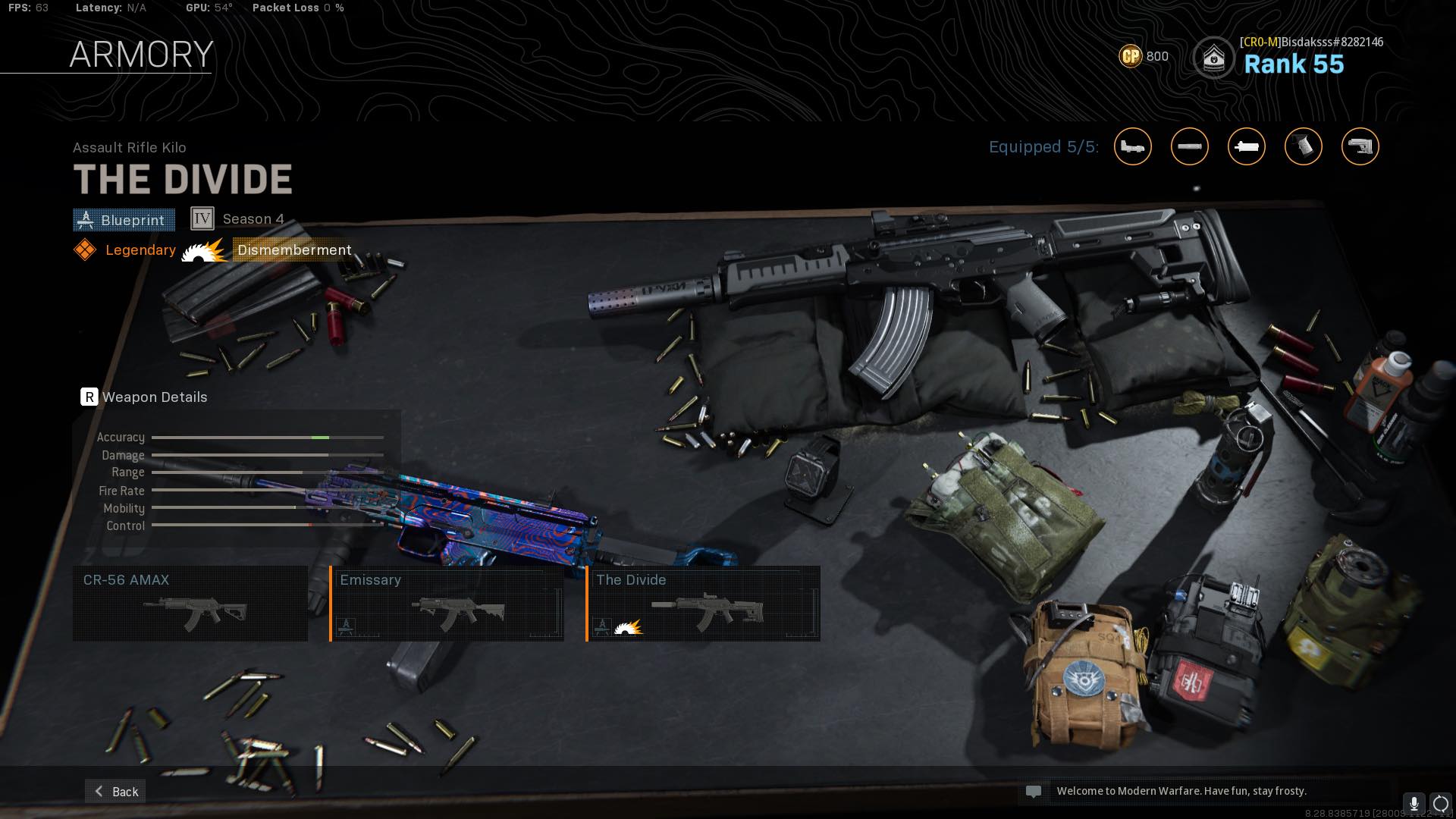The width and height of the screenshot is (1456, 819).
Task: Expand the Weapon Details panel
Action: point(144,397)
